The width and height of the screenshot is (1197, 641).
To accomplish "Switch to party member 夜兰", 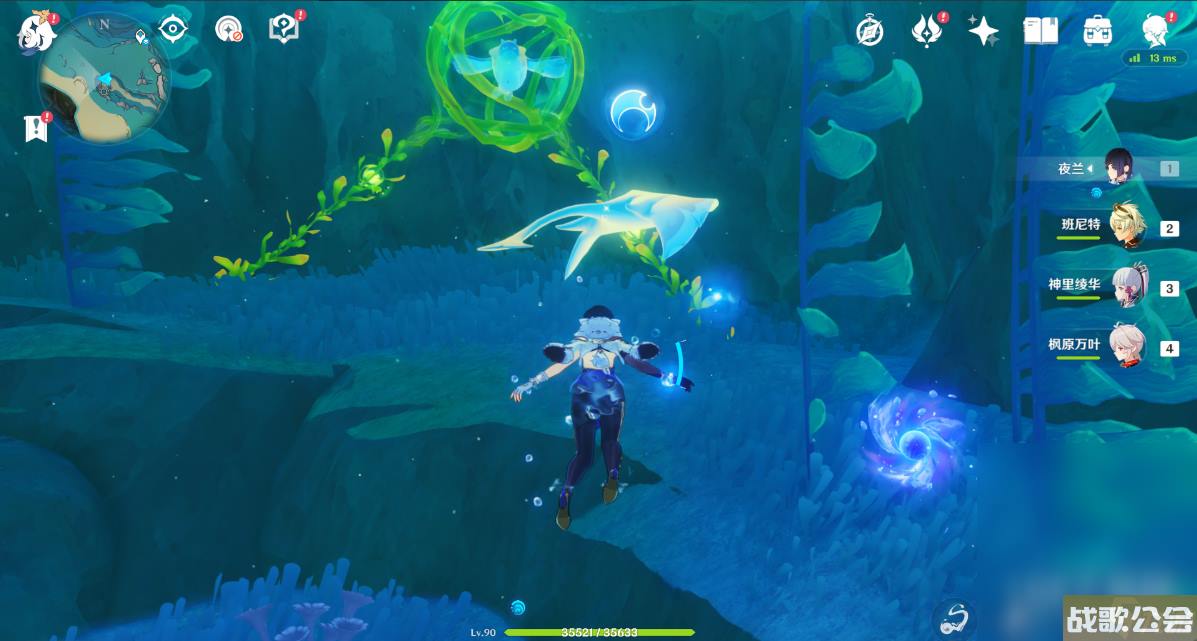I will coord(1120,169).
